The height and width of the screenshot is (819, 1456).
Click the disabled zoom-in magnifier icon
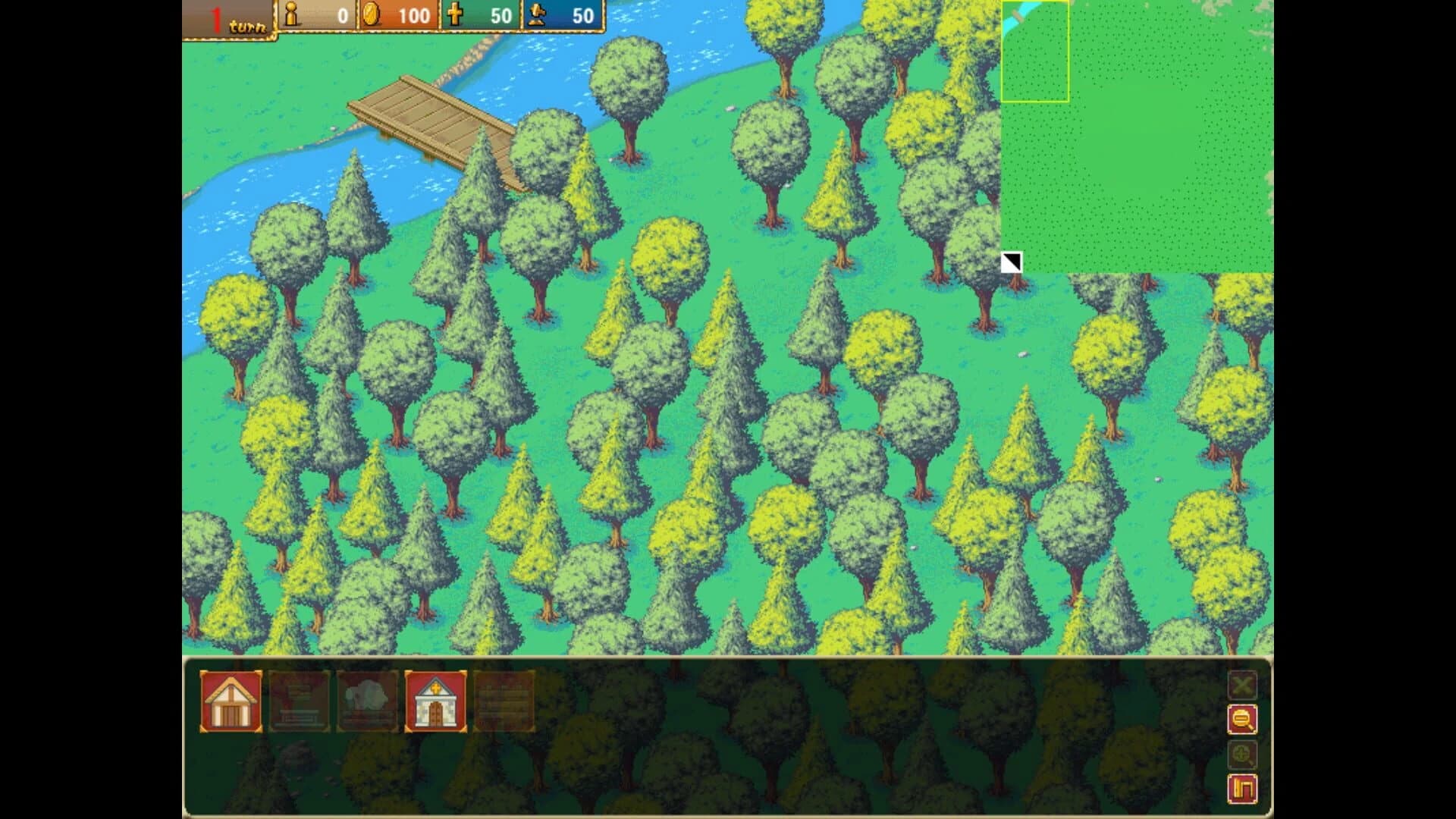1244,755
